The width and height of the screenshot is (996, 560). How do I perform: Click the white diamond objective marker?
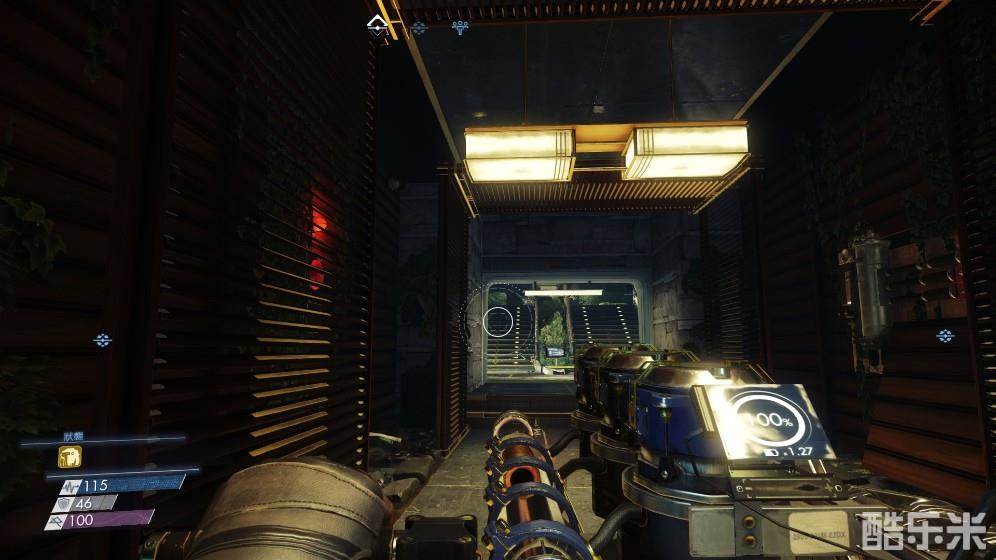tap(377, 23)
